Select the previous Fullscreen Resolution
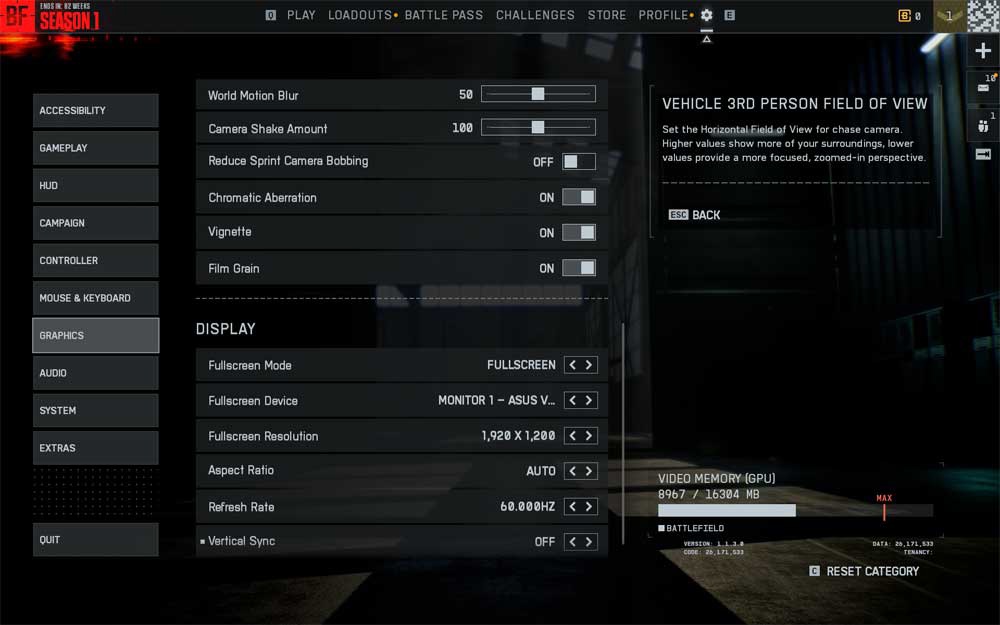1000x625 pixels. coord(573,436)
